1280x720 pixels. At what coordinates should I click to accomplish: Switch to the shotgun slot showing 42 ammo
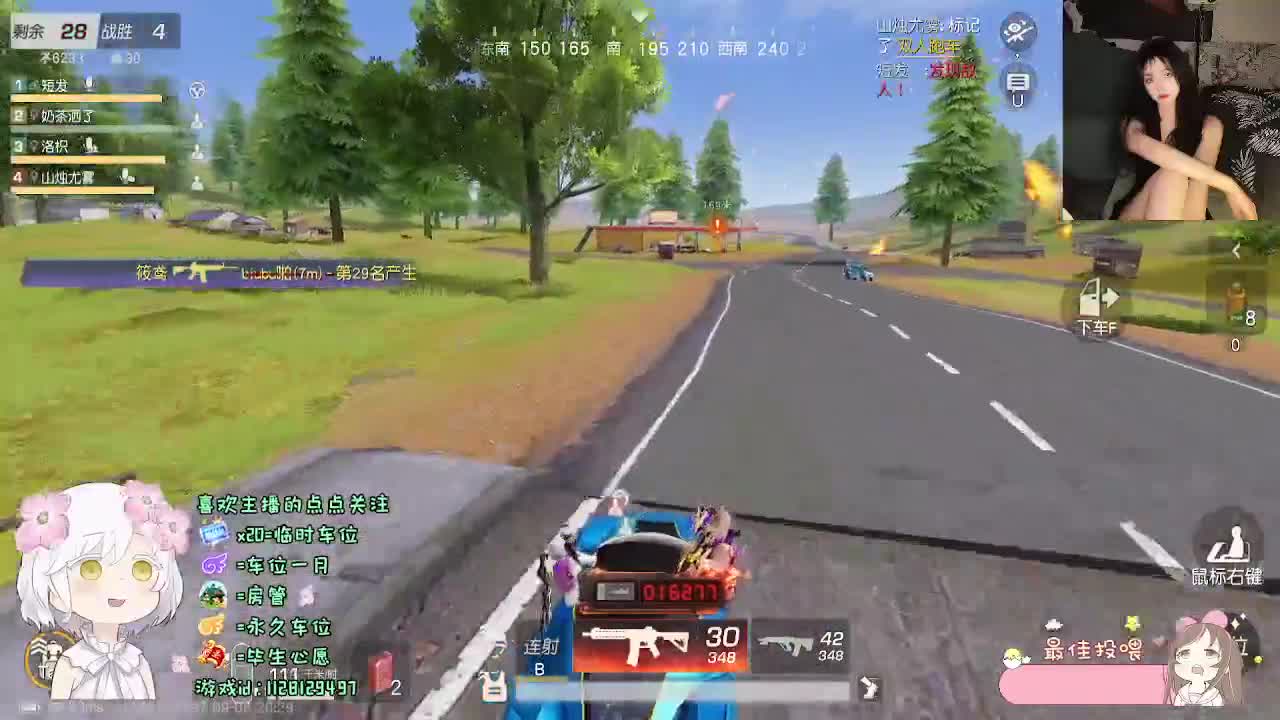click(x=795, y=645)
